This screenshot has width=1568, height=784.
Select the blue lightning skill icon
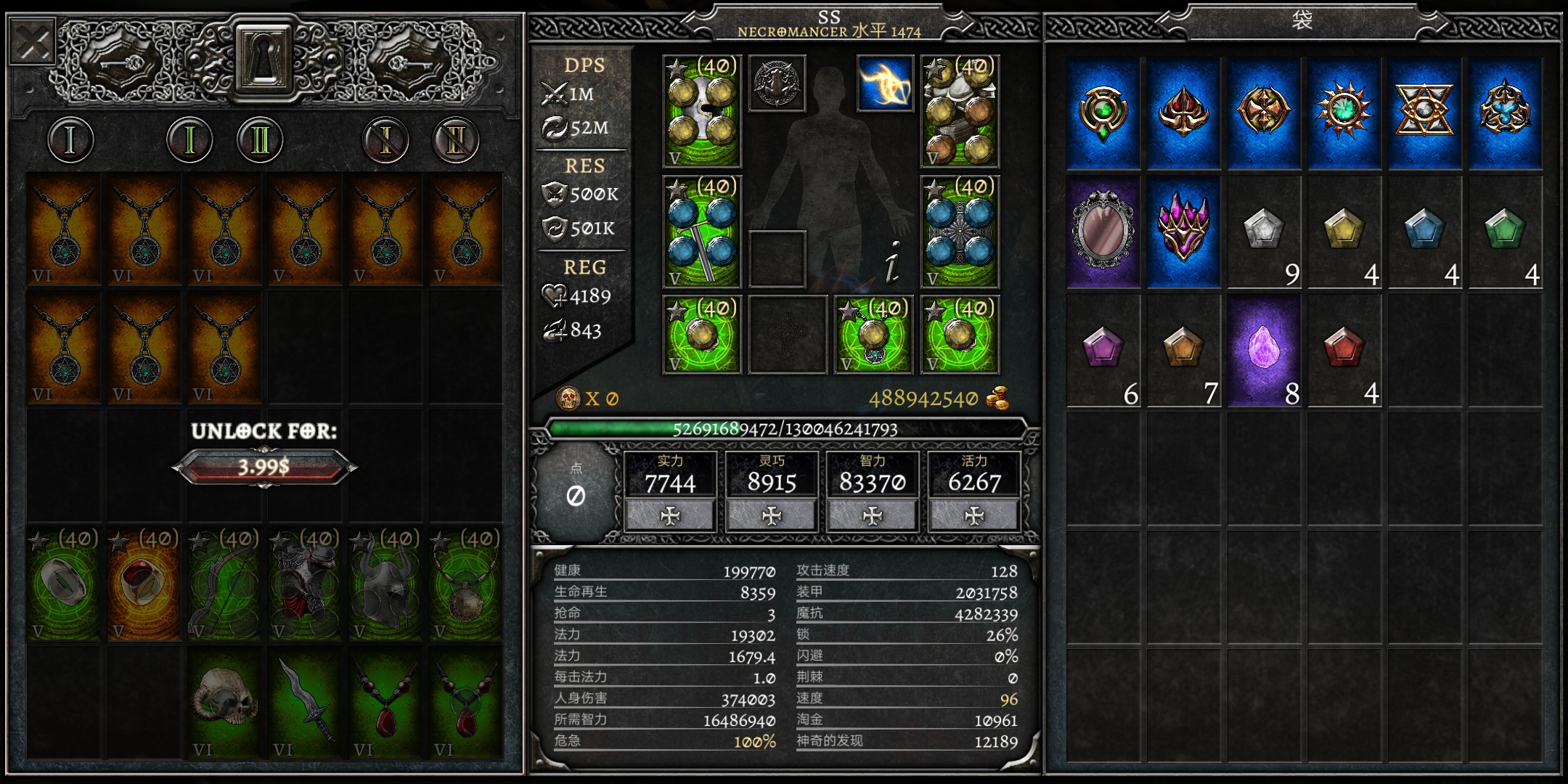885,83
